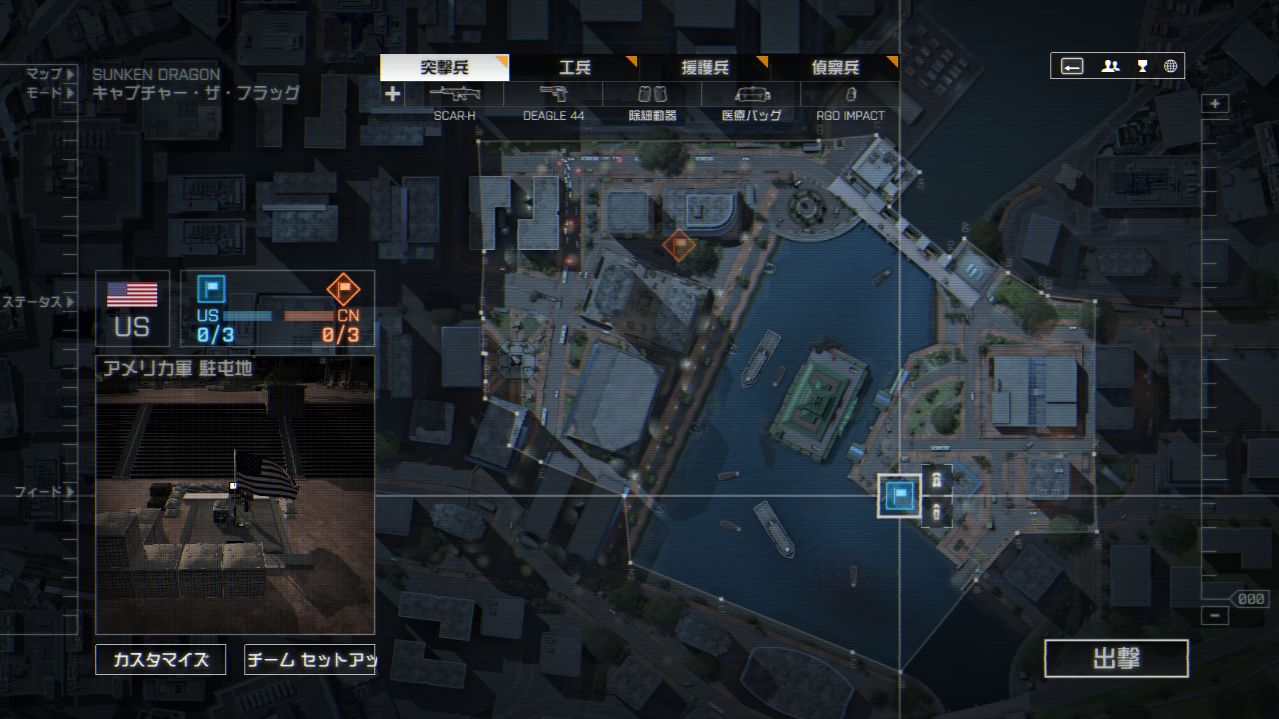This screenshot has width=1279, height=719.
Task: Click the back arrow icon
Action: [x=1072, y=67]
